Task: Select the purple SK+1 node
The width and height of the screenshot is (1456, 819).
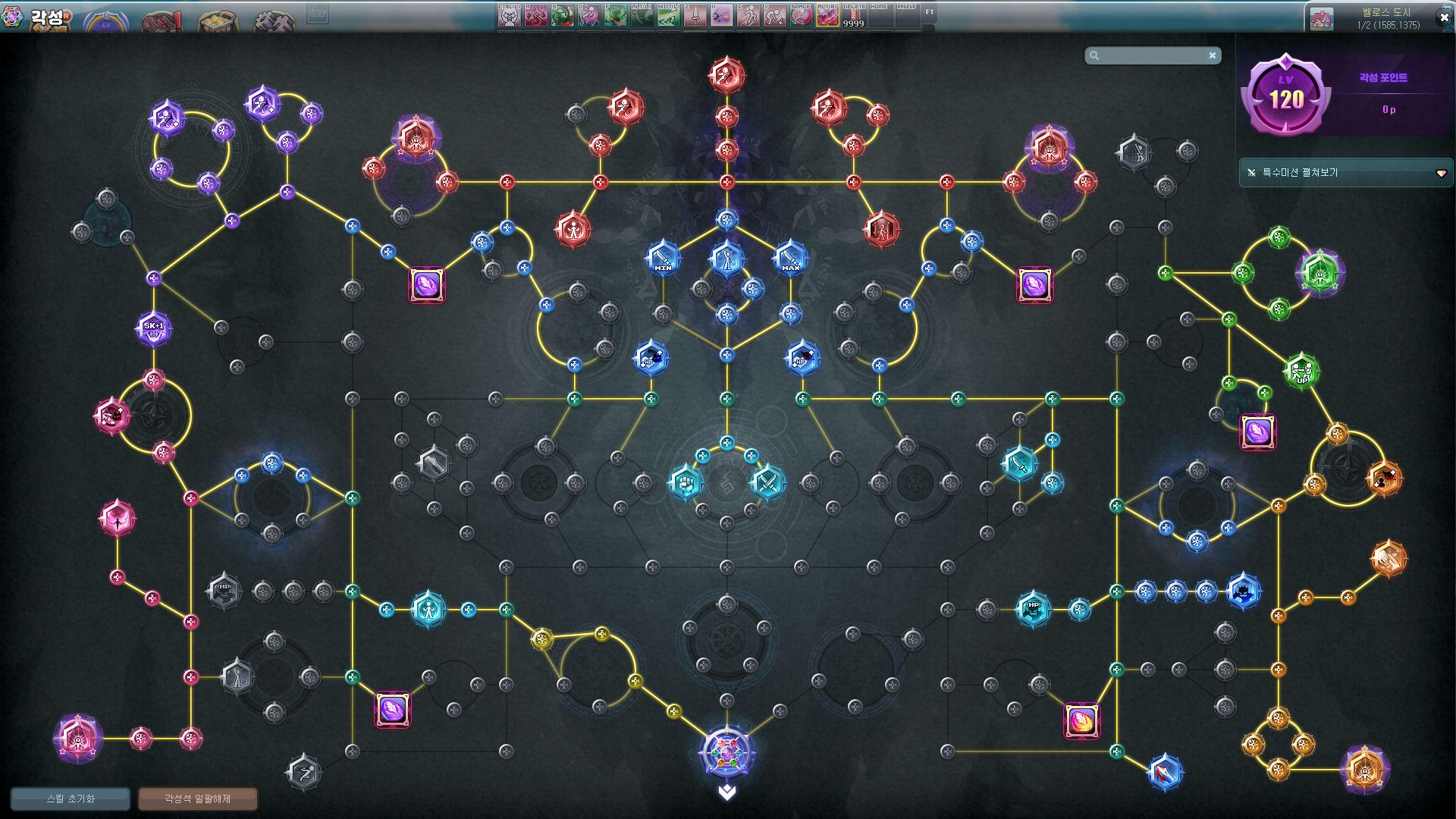Action: (x=154, y=328)
